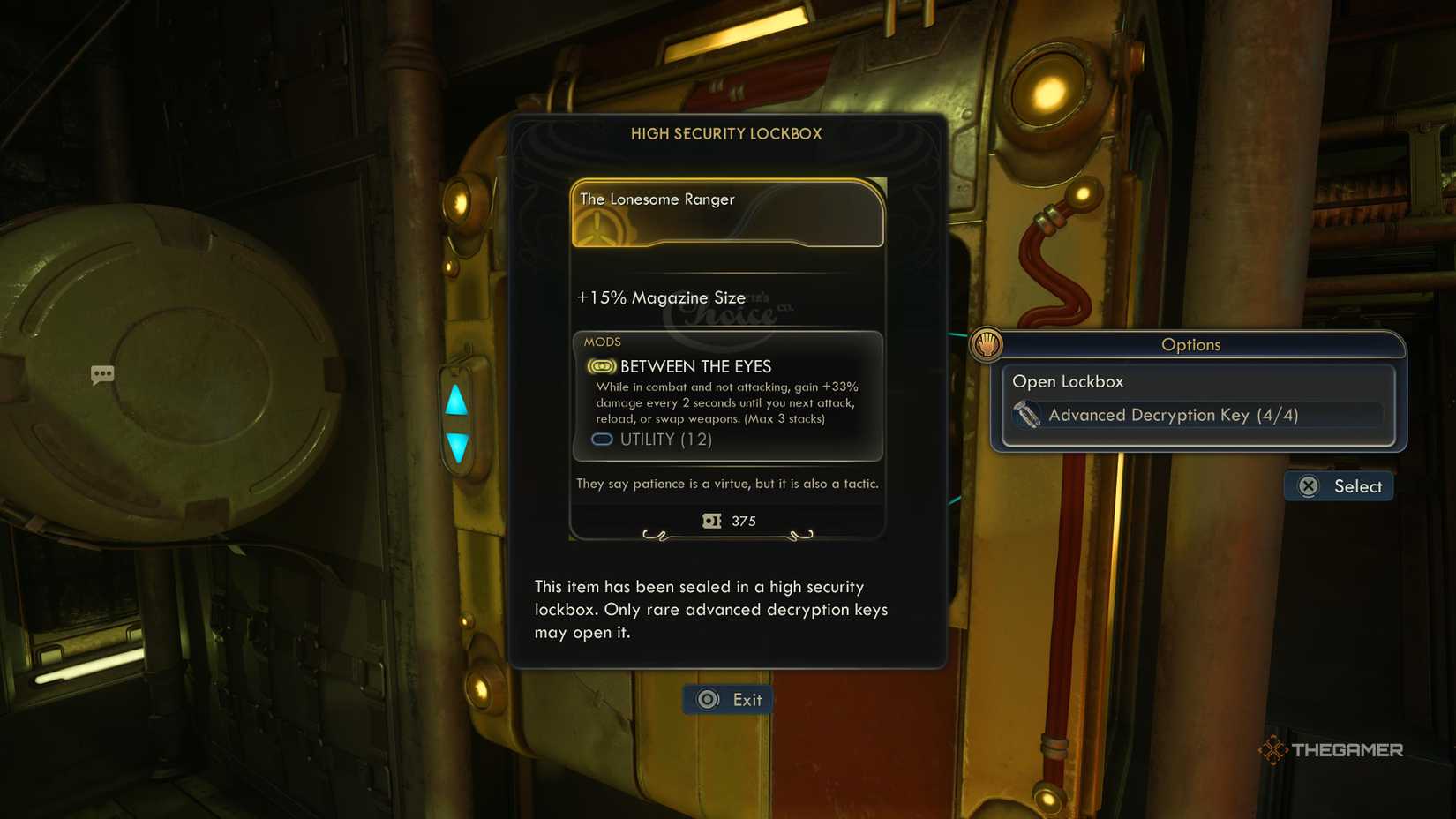Click the circled X icon next to Select
Screen dimensions: 1456x819
coord(1307,486)
